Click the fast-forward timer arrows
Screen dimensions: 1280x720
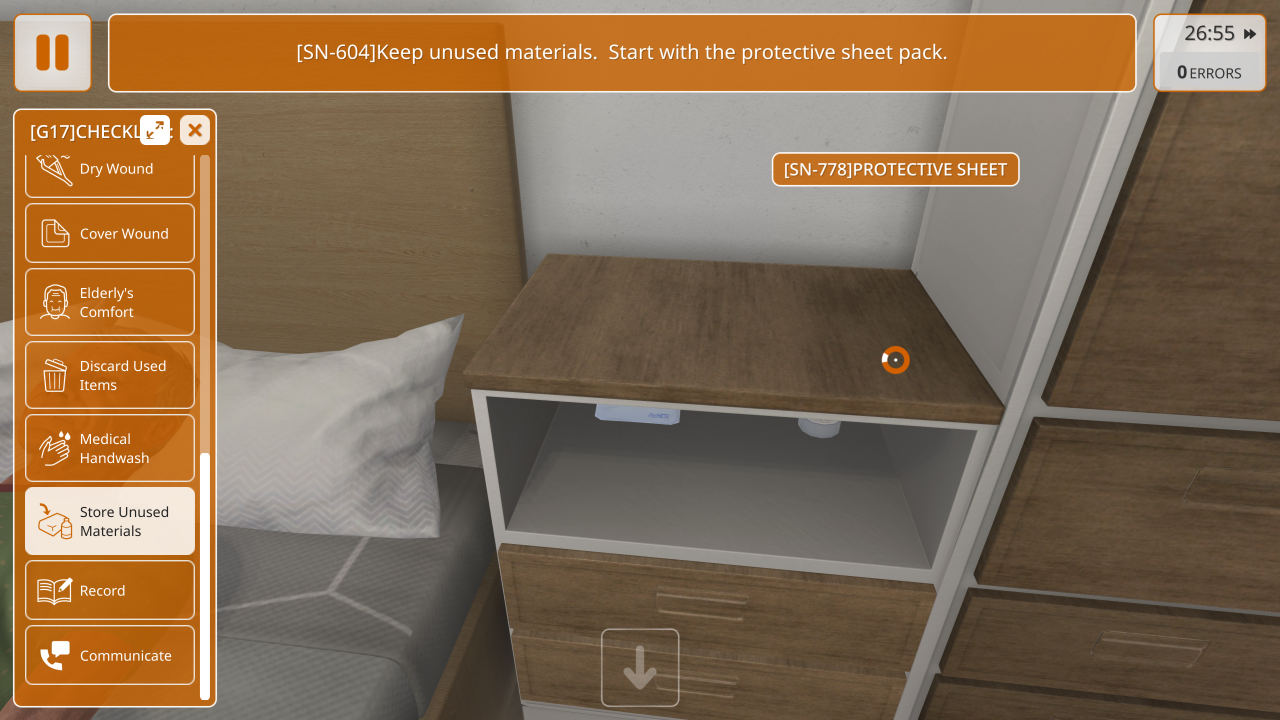(x=1250, y=34)
